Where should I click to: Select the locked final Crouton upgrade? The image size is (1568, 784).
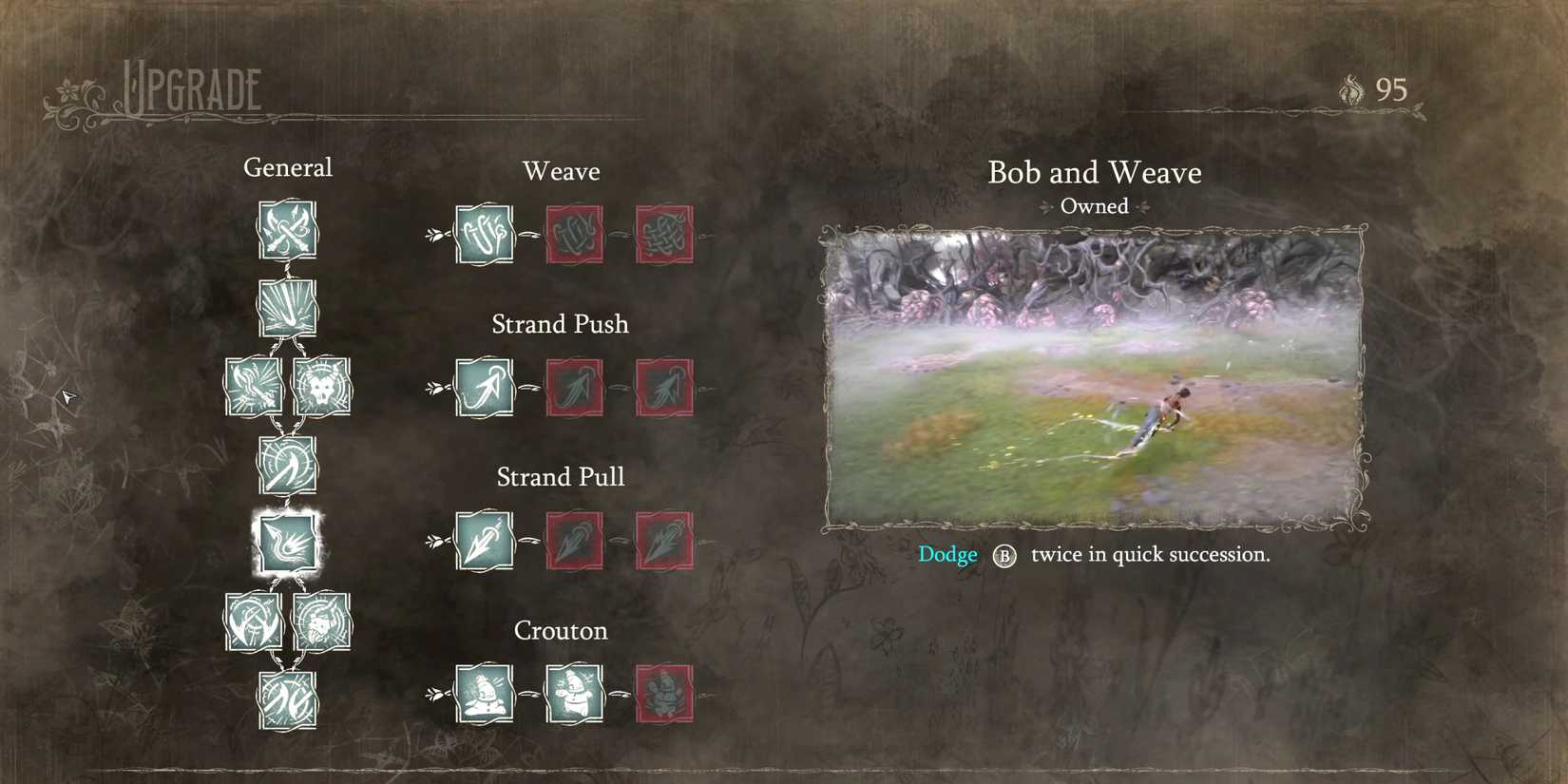(664, 696)
